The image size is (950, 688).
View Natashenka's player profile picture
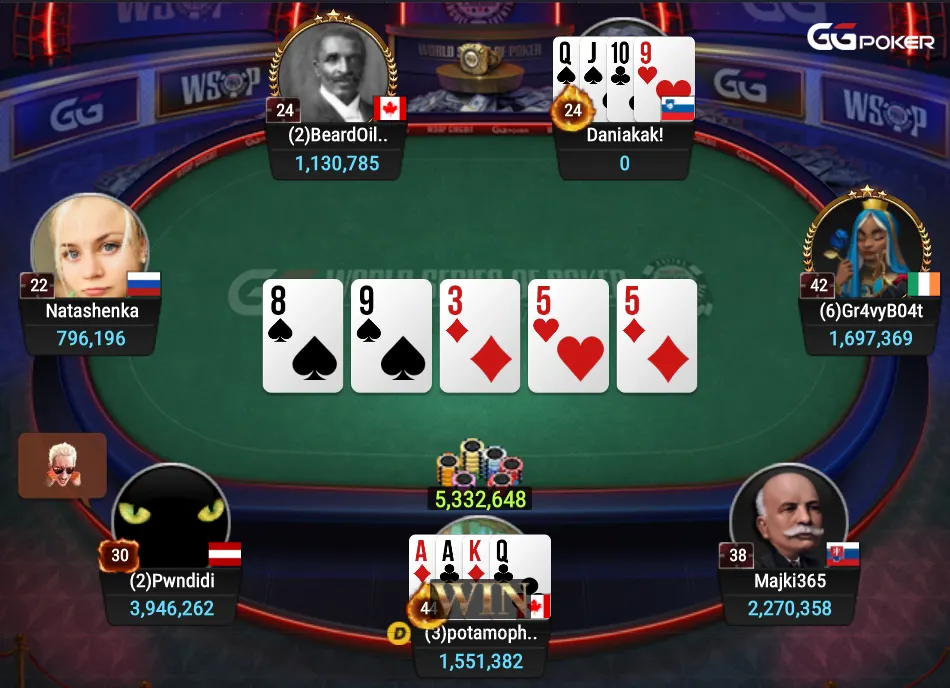[90, 248]
